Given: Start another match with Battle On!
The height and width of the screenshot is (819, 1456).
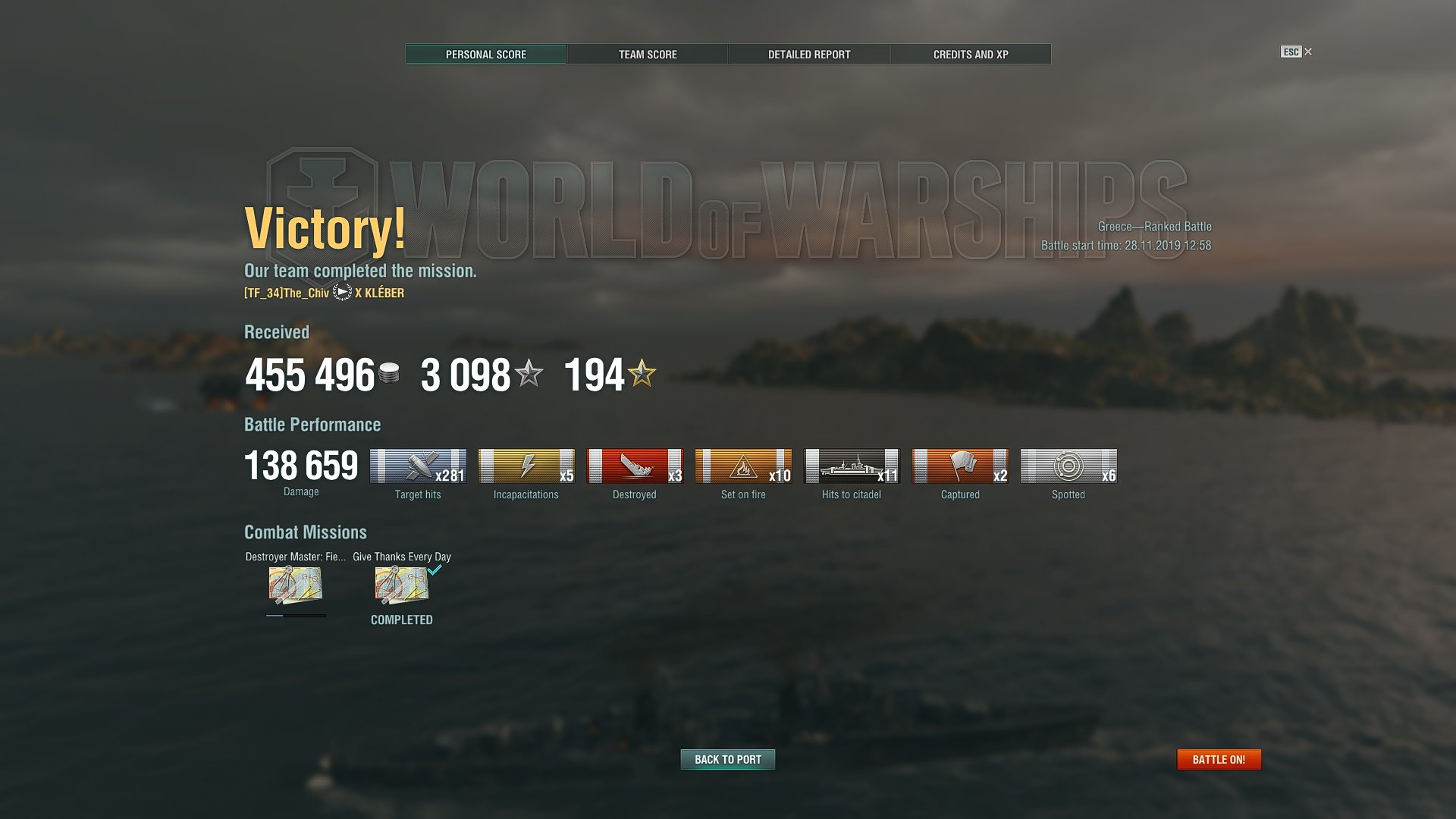Looking at the screenshot, I should [1219, 759].
